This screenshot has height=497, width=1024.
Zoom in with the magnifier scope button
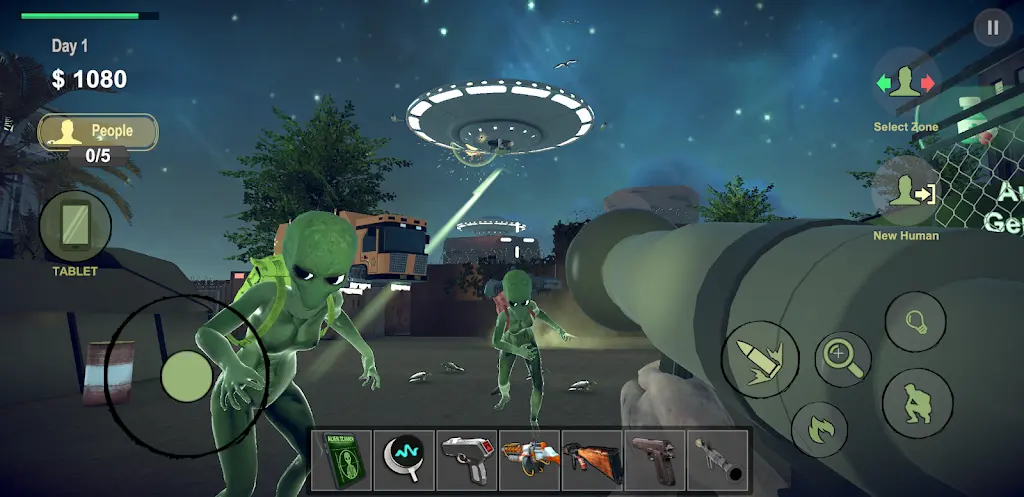[x=843, y=357]
